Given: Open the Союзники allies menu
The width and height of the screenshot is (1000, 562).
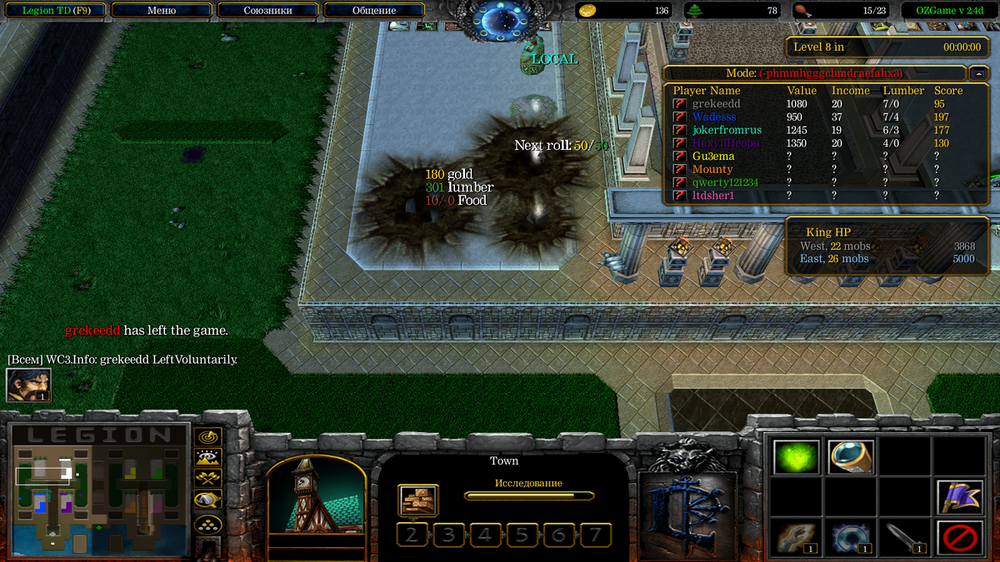Looking at the screenshot, I should 267,10.
